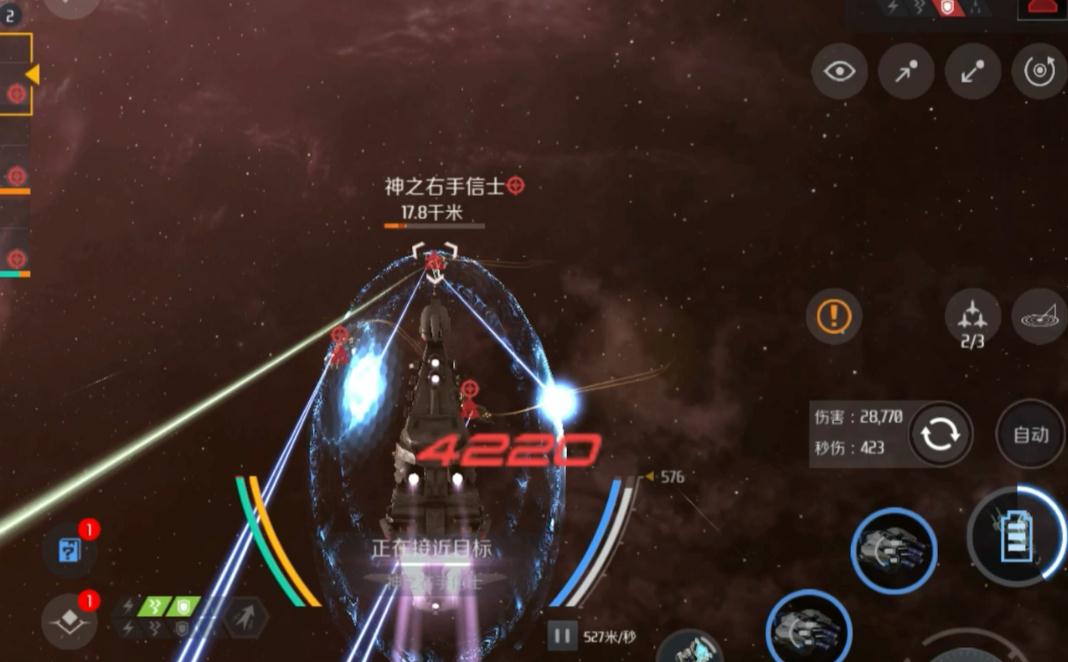Open the orange exclamation warning icon
The width and height of the screenshot is (1068, 662).
pyautogui.click(x=833, y=317)
